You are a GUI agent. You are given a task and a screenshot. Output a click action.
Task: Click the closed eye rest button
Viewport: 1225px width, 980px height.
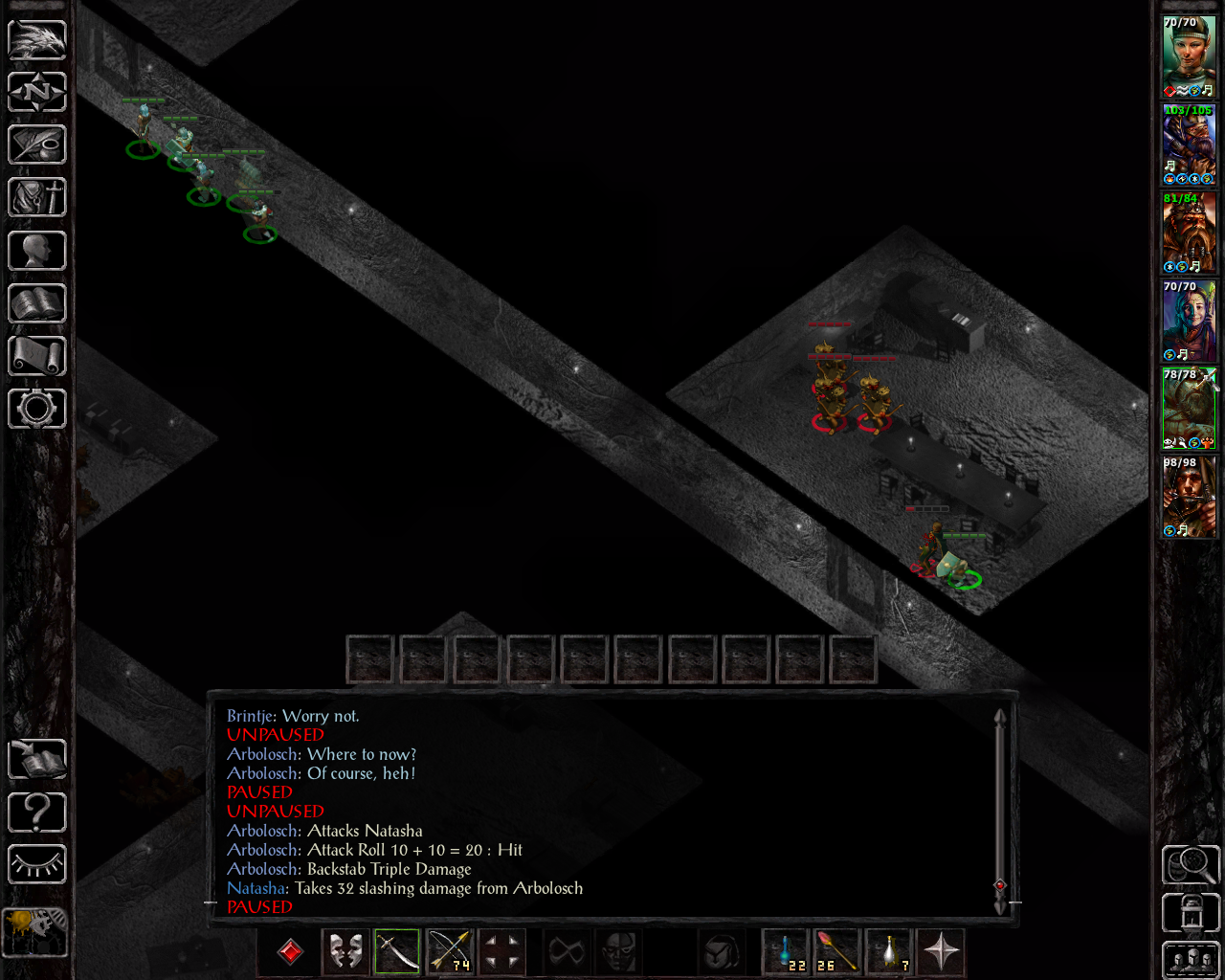pos(37,865)
